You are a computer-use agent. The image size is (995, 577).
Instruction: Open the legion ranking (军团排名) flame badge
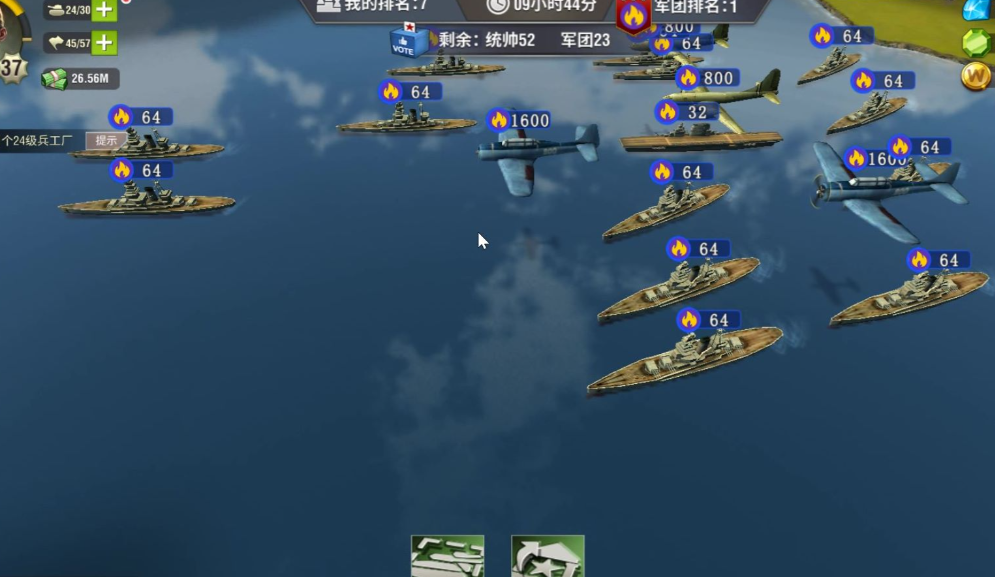(x=633, y=16)
